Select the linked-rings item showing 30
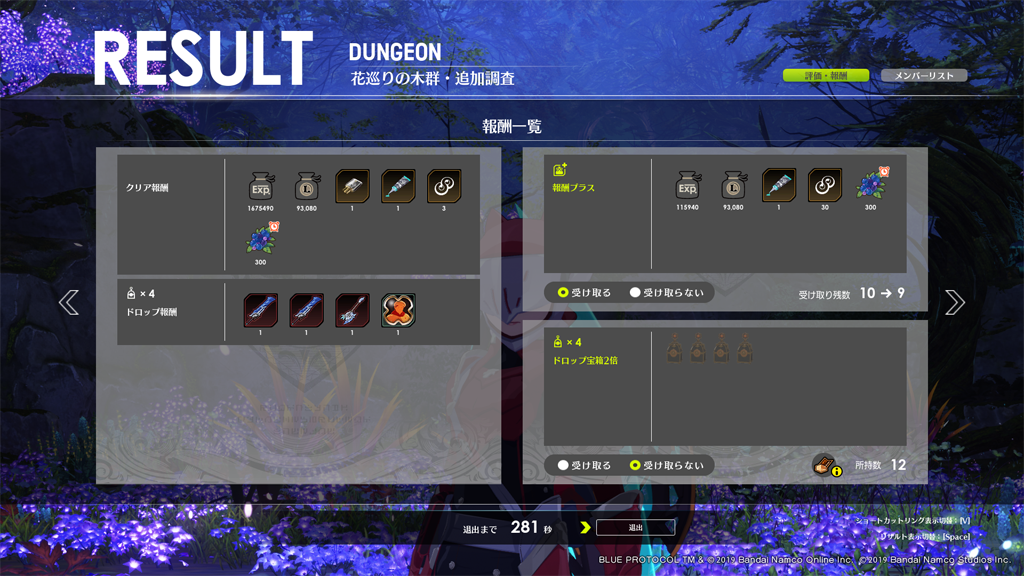1024x576 pixels. (x=825, y=187)
